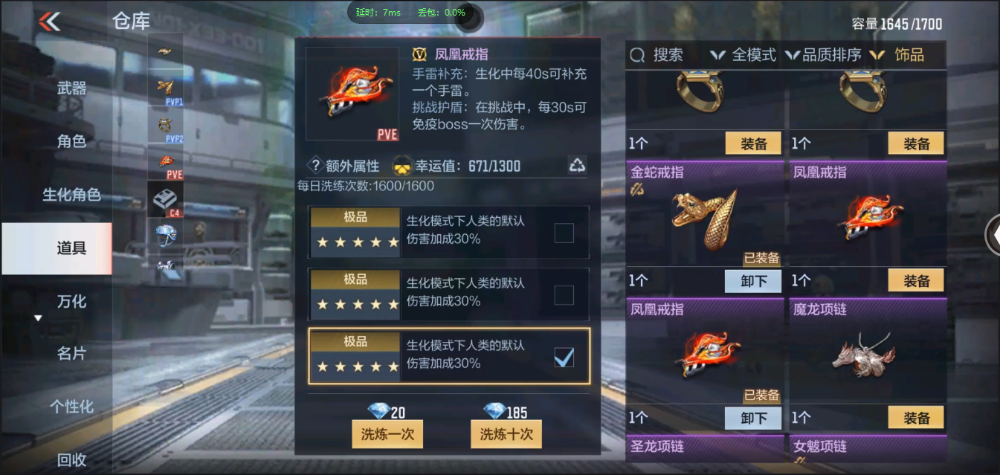The width and height of the screenshot is (1000, 475).
Task: Go back using the double-arrow button
Action: point(49,21)
